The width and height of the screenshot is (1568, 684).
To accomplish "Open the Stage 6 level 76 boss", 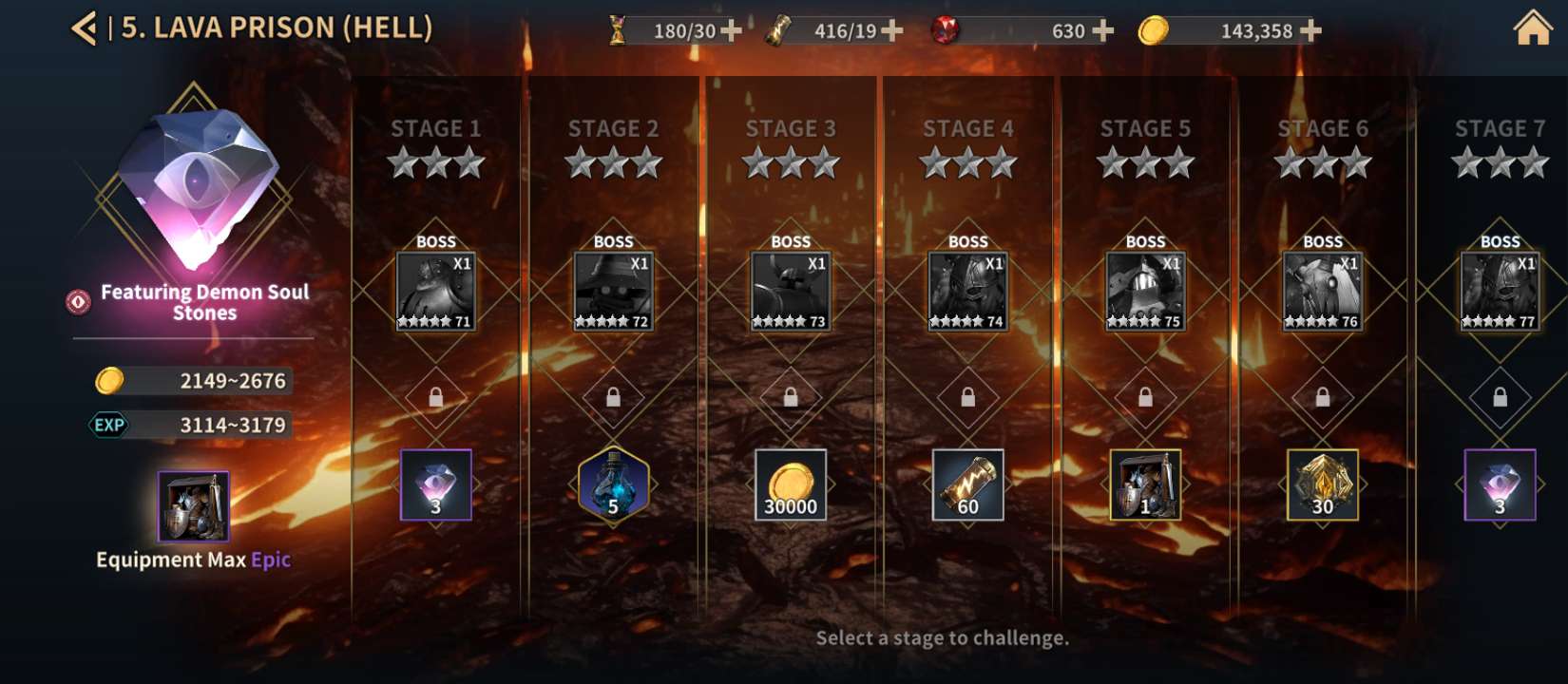I will (x=1322, y=291).
